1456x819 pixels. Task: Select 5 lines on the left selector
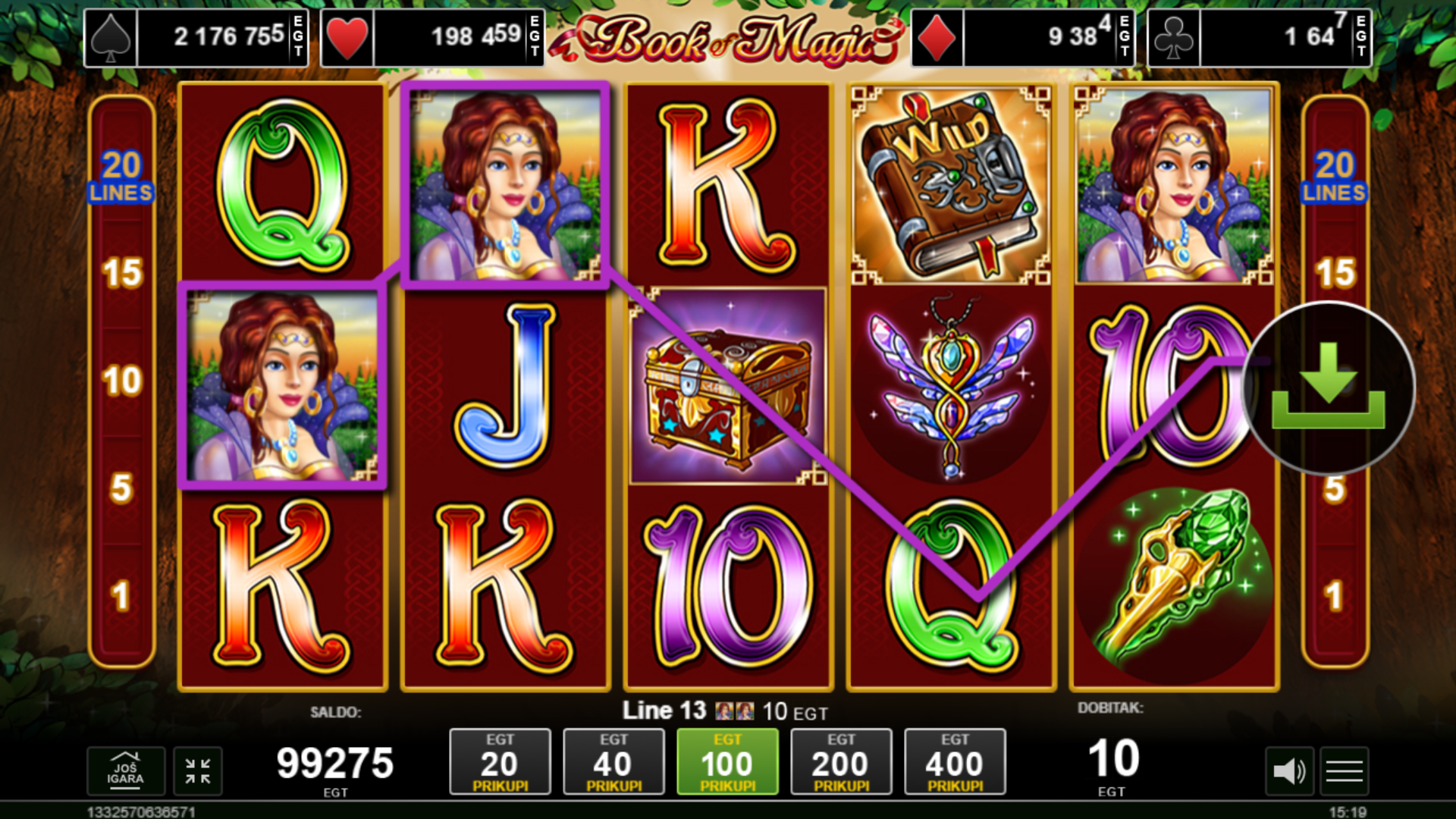[x=122, y=488]
